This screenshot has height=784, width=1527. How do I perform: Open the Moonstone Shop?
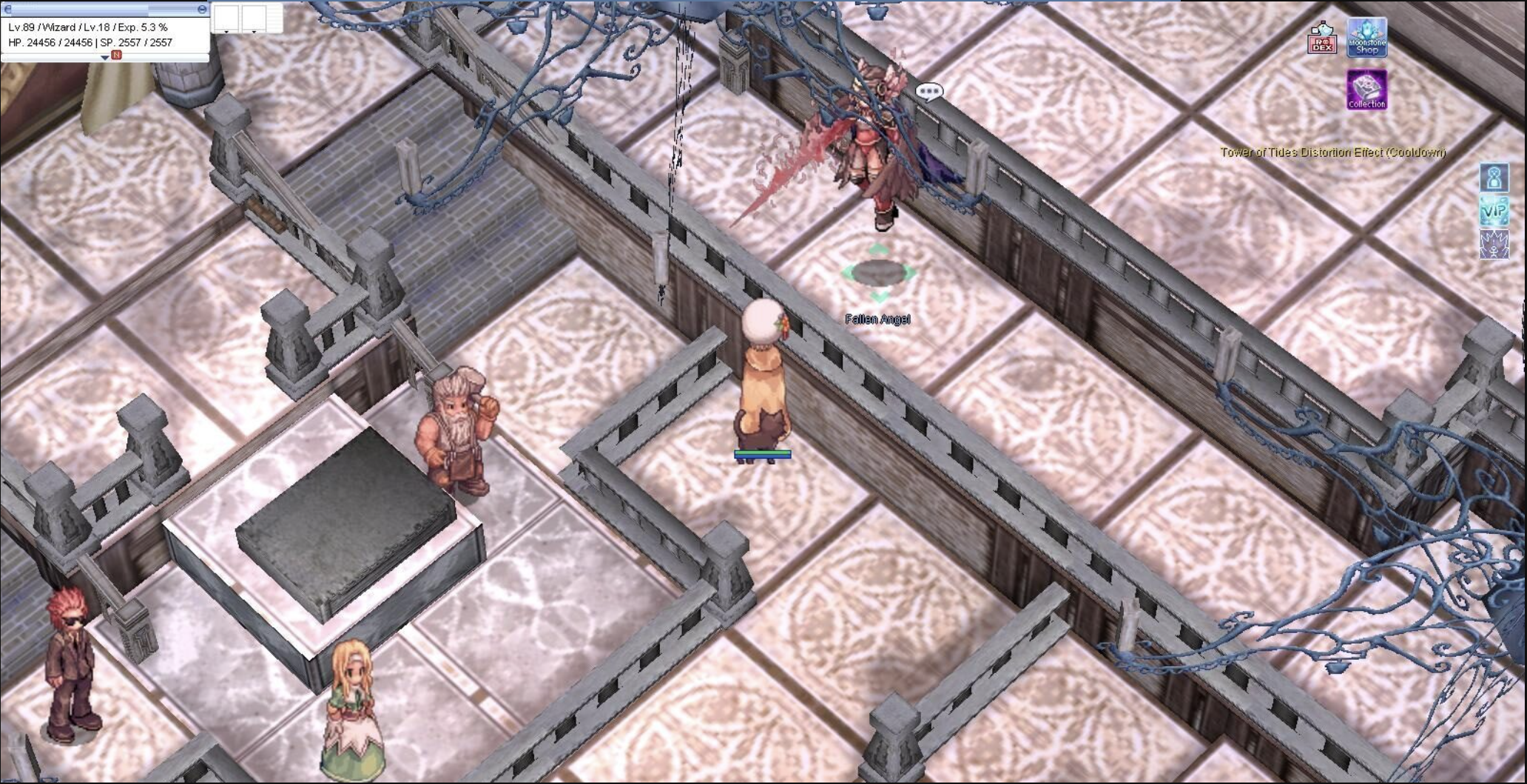click(x=1366, y=38)
